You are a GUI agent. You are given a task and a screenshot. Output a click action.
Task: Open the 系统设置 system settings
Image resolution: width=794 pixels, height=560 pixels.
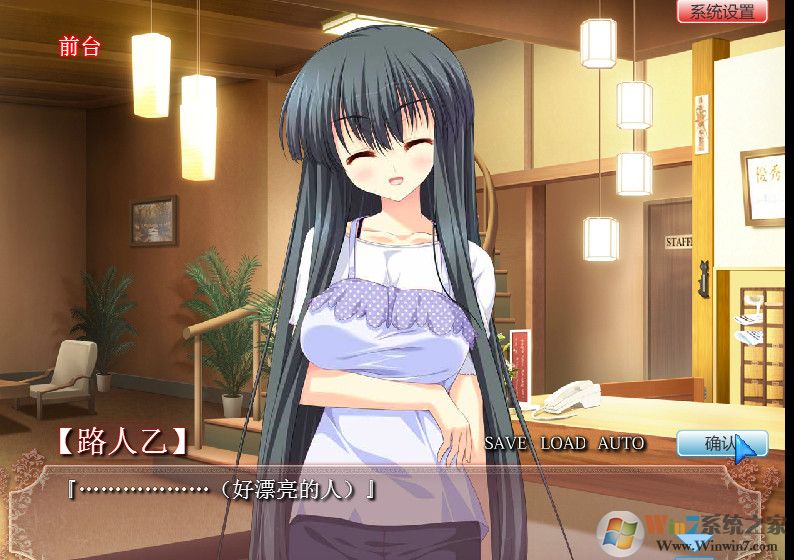pyautogui.click(x=721, y=12)
